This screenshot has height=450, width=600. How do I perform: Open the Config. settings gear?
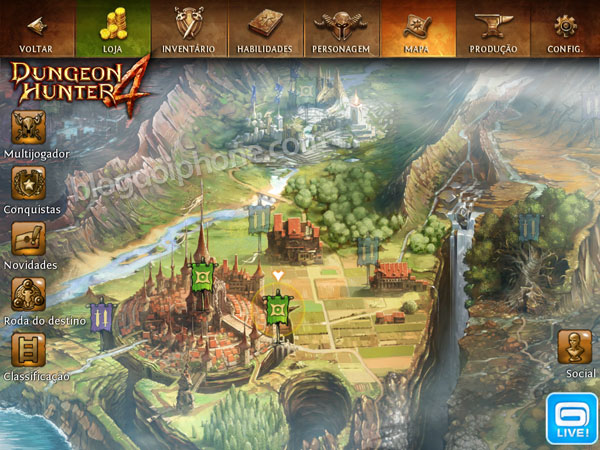(x=566, y=28)
